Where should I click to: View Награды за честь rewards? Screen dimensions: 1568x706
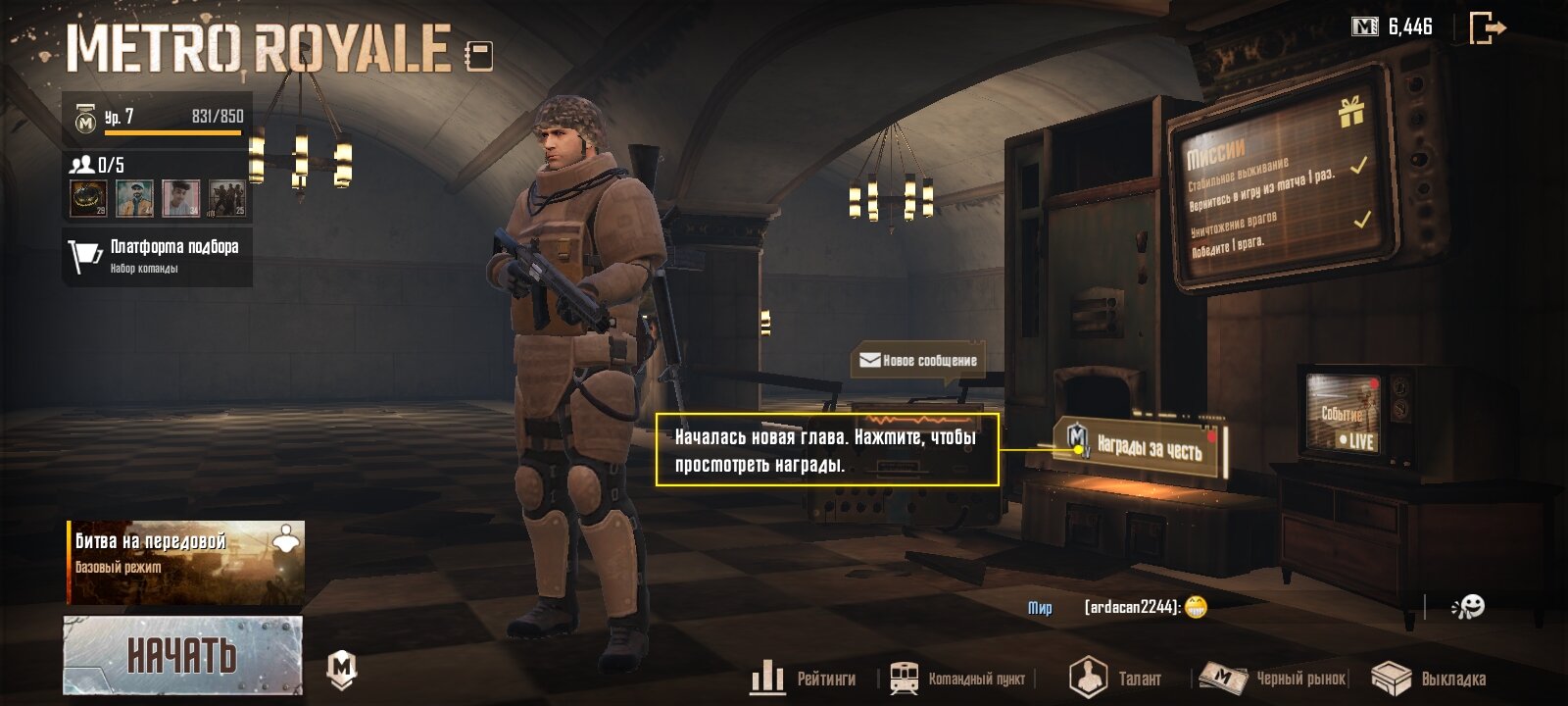[x=1140, y=448]
